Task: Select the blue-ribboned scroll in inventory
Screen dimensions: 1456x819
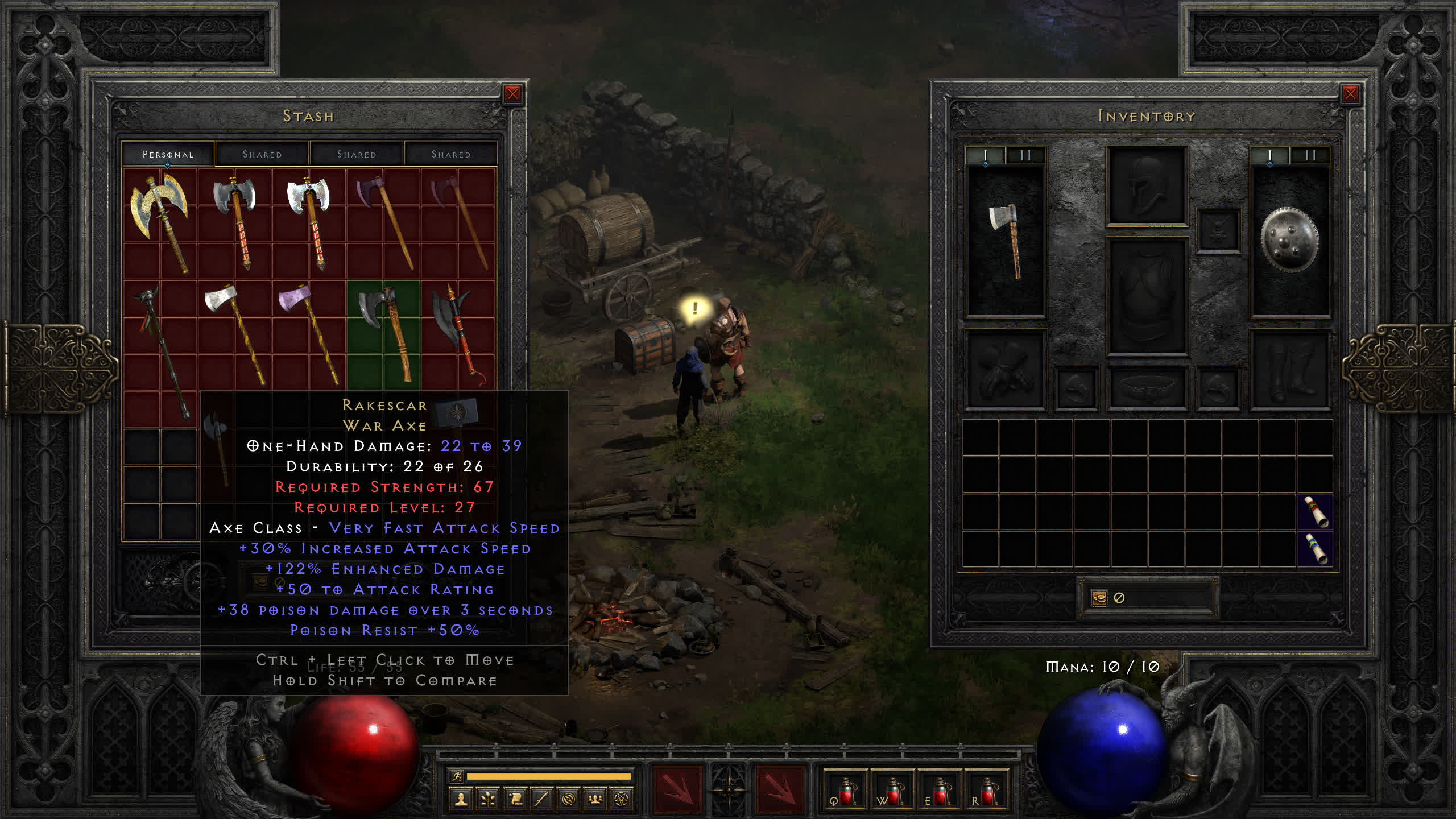Action: tap(1315, 548)
